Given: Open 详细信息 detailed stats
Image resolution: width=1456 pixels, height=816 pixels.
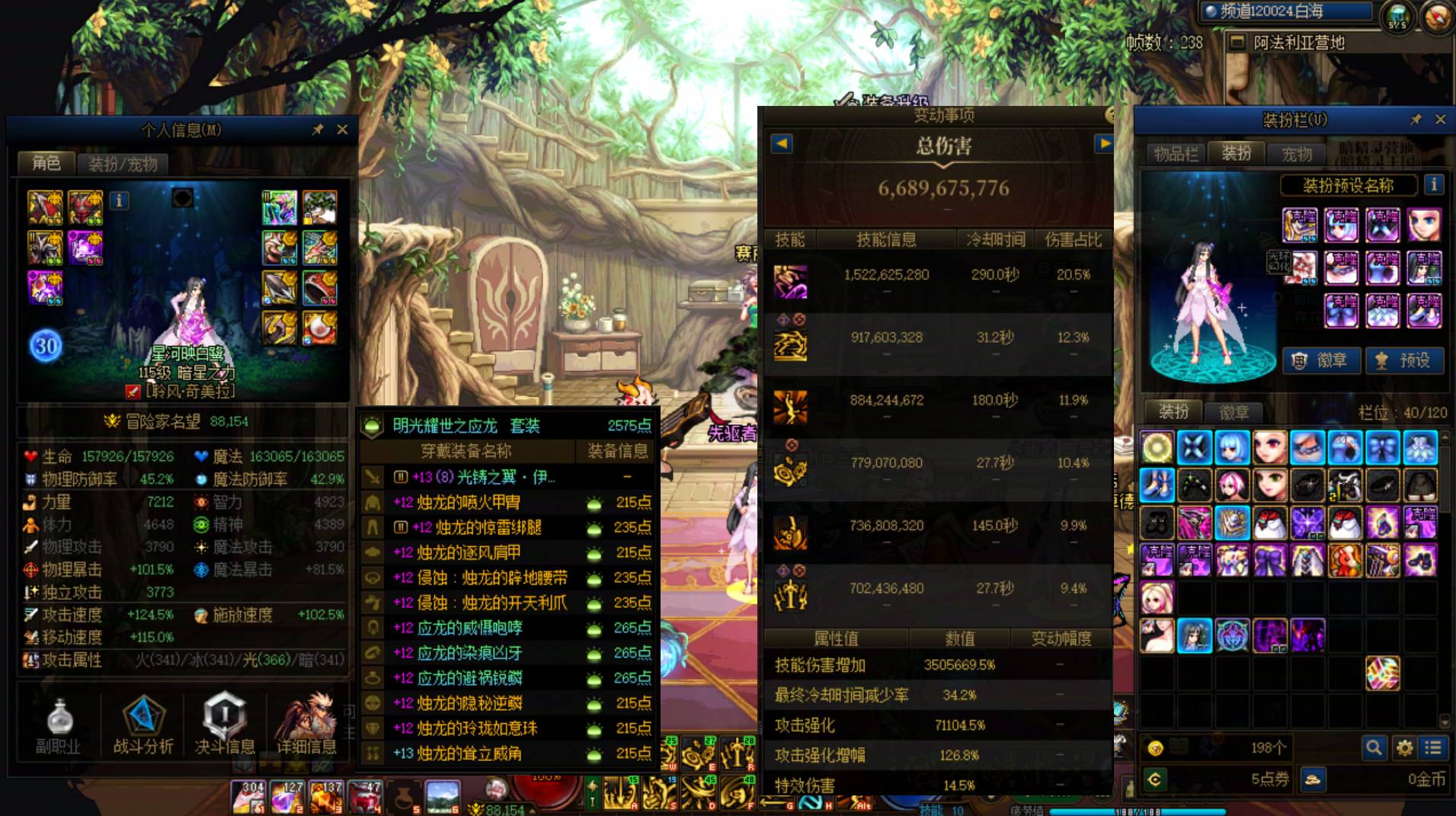Looking at the screenshot, I should click(306, 726).
